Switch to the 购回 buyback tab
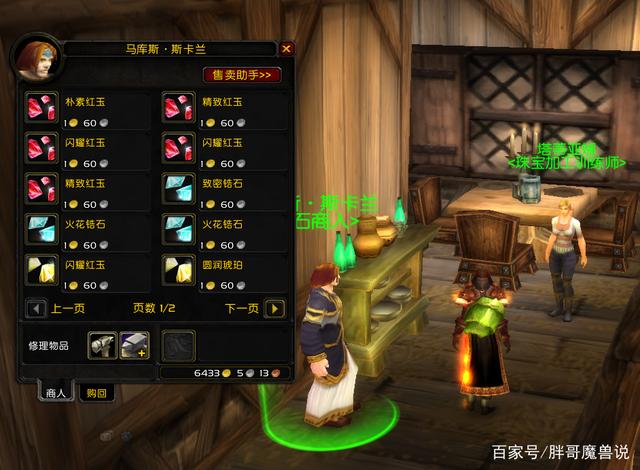Image resolution: width=640 pixels, height=470 pixels. (96, 394)
